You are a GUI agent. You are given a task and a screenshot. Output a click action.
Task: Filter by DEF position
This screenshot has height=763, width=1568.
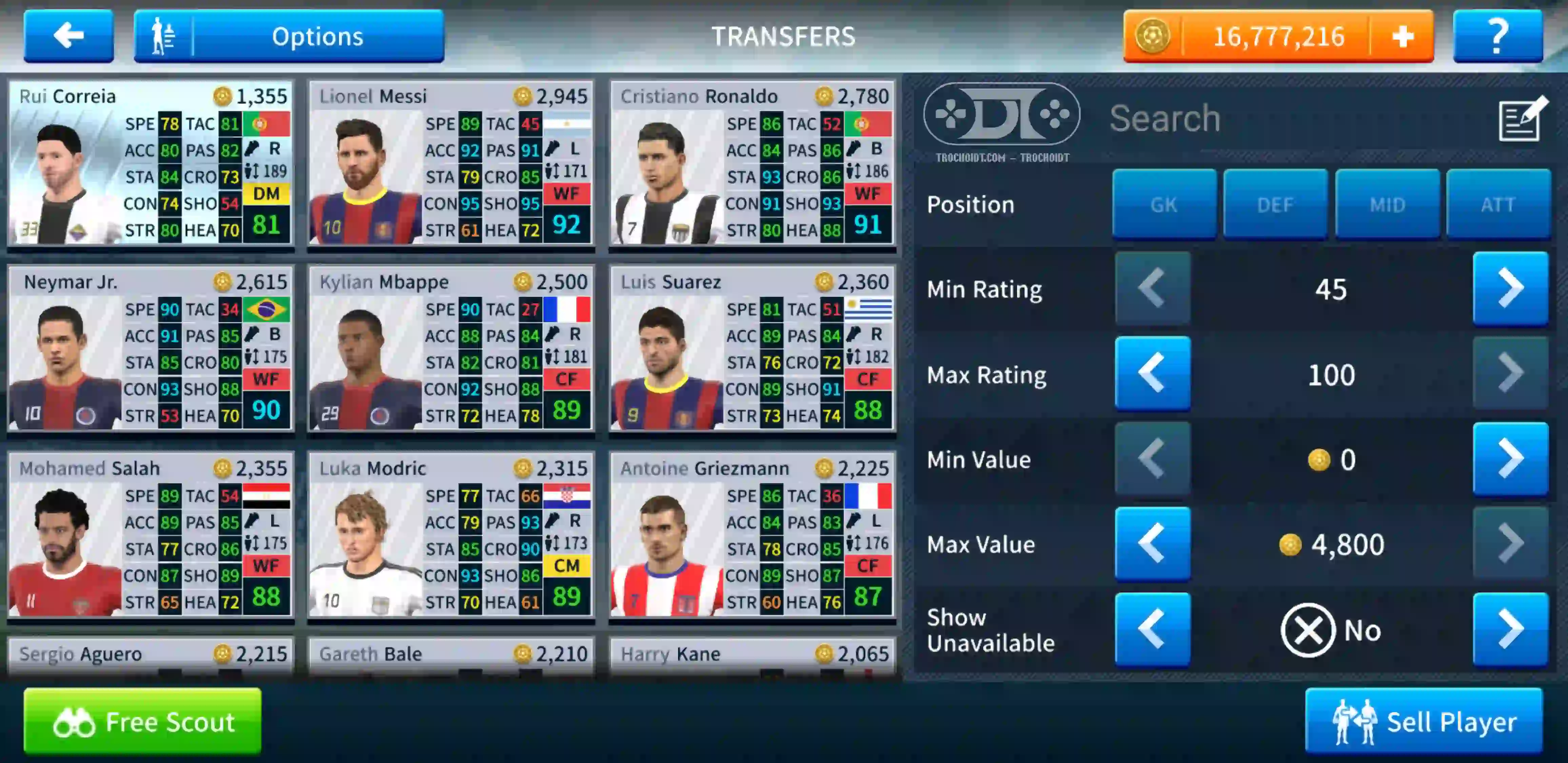pos(1275,204)
